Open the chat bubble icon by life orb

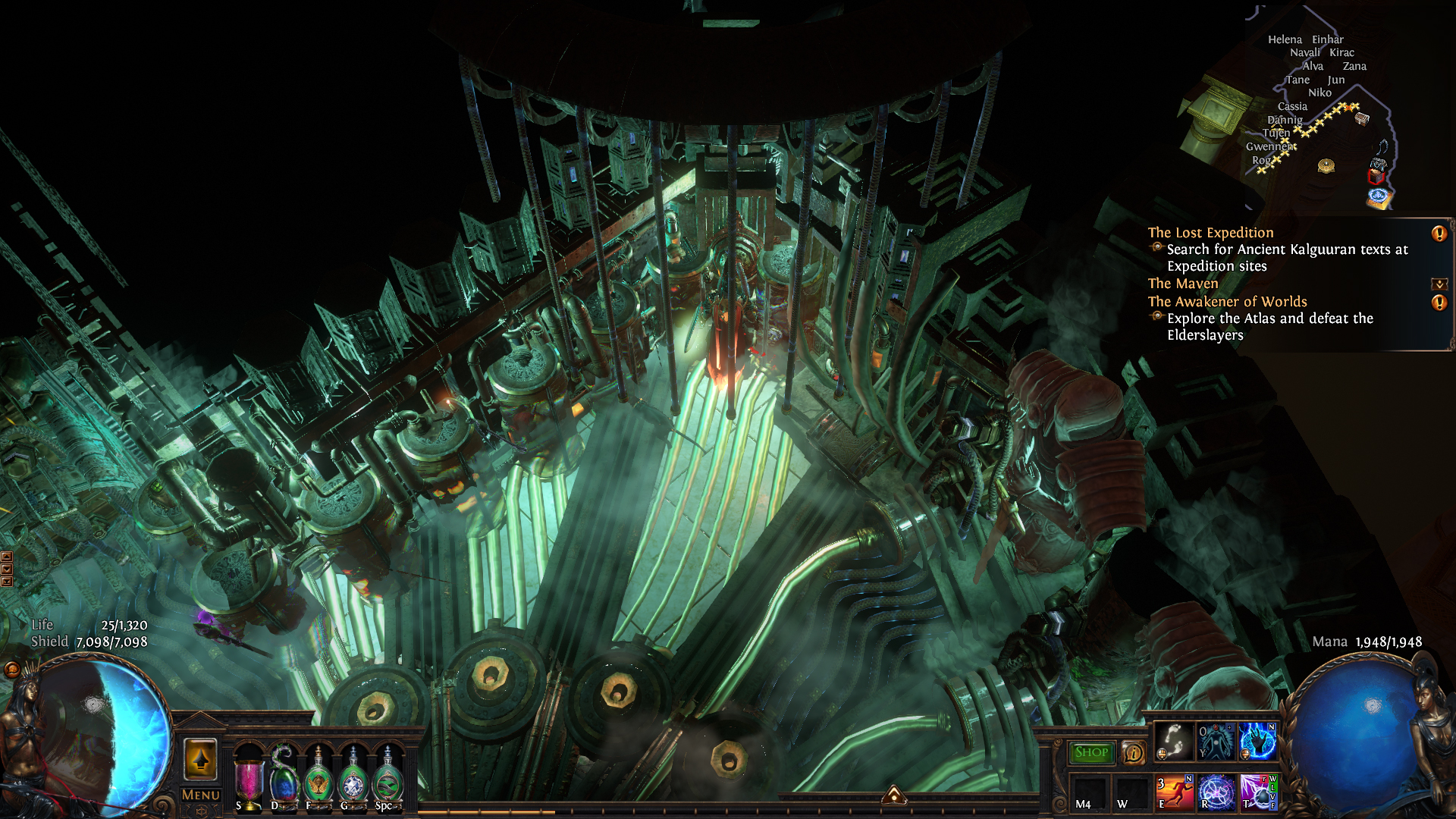pos(11,669)
